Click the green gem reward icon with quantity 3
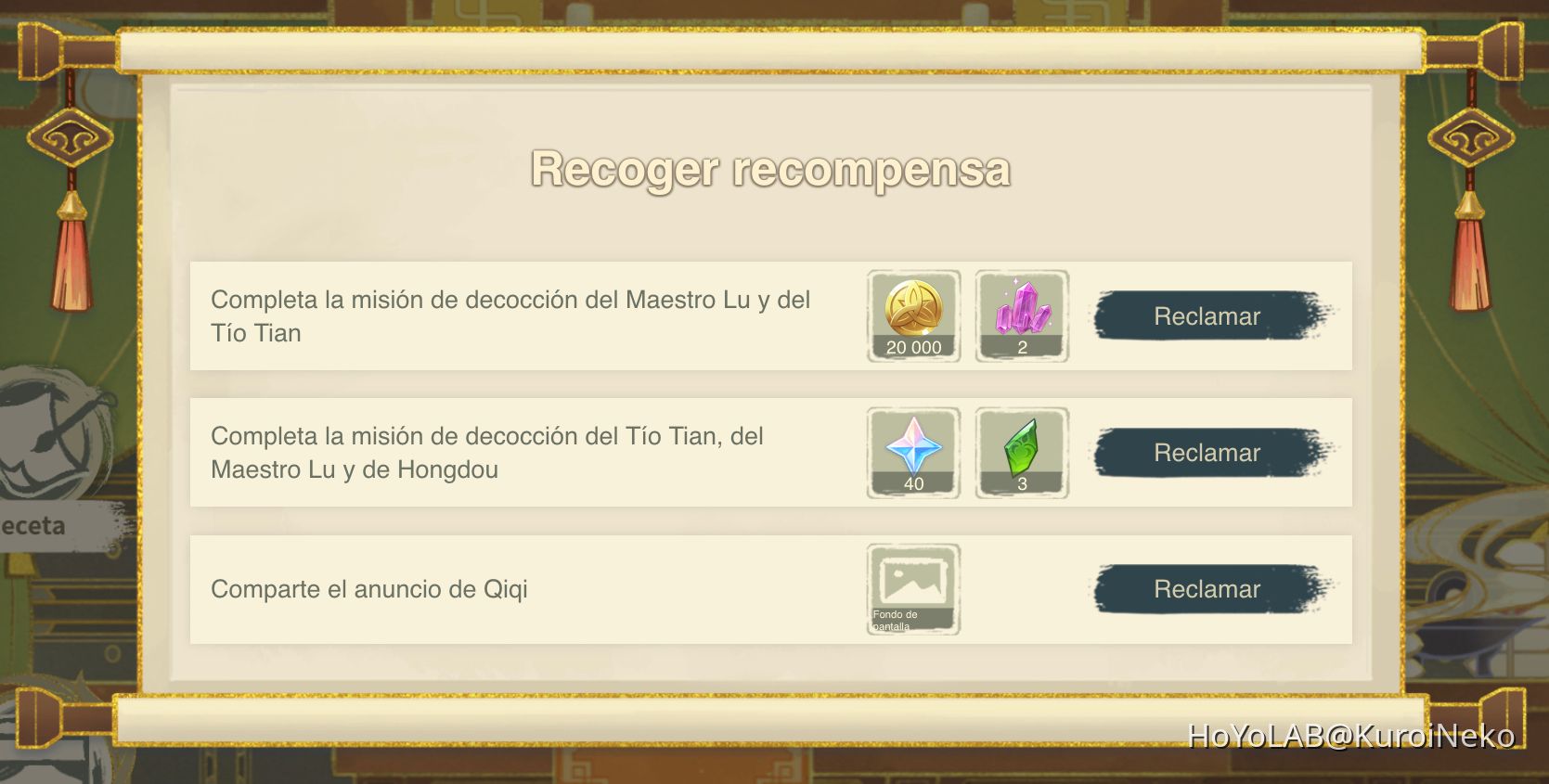The image size is (1549, 784). click(1021, 450)
